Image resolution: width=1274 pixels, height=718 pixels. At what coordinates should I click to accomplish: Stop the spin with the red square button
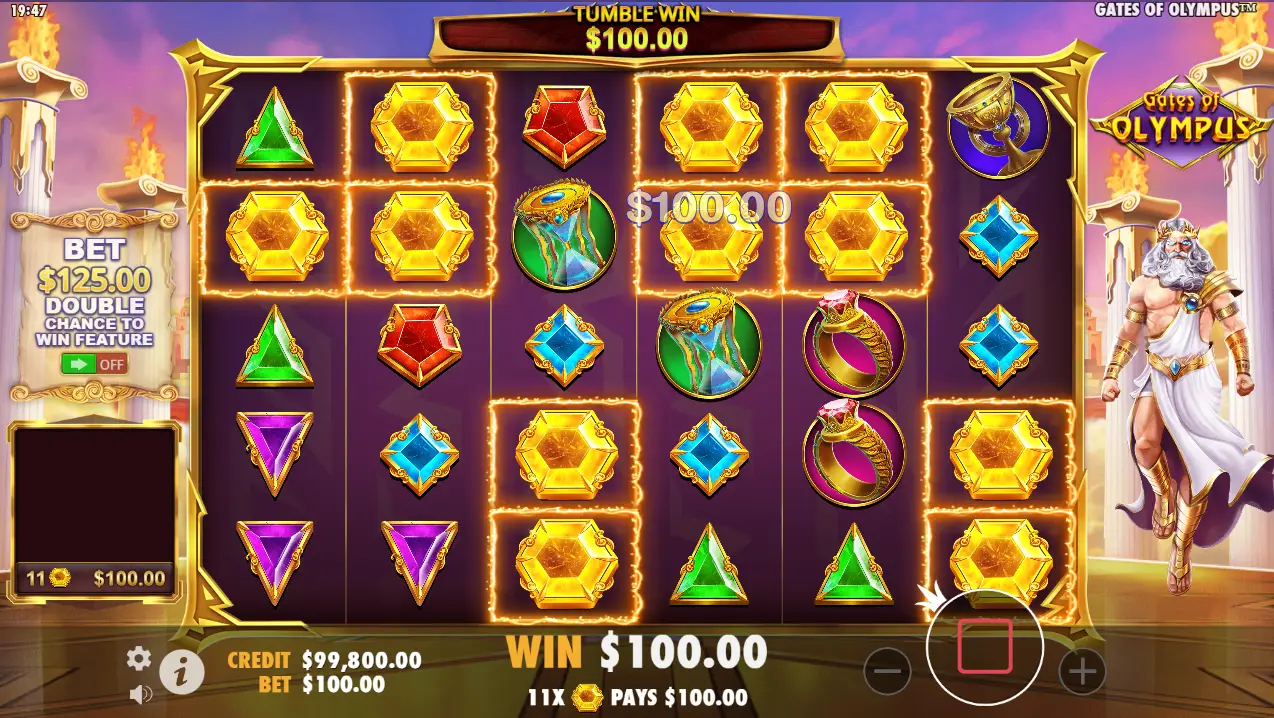coord(985,647)
